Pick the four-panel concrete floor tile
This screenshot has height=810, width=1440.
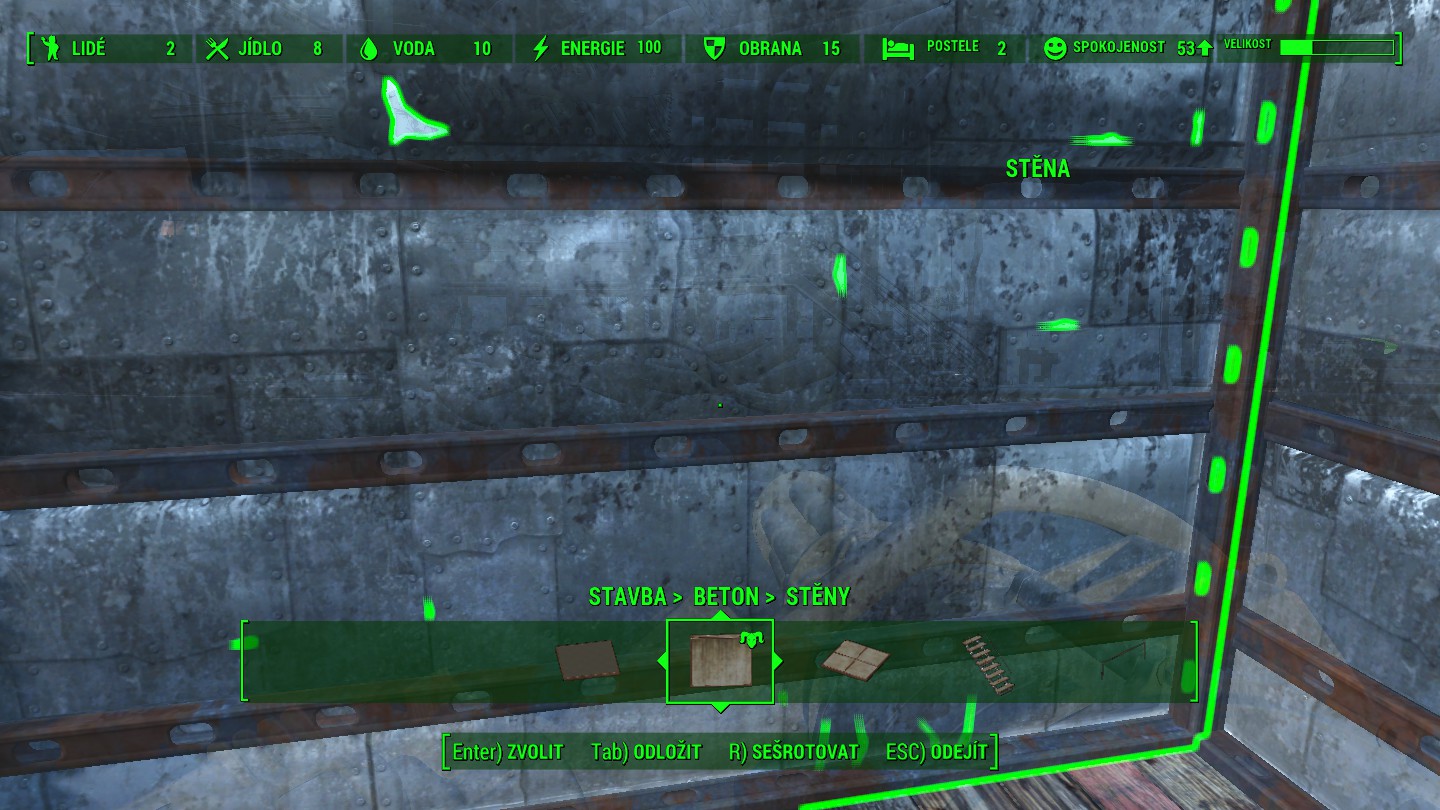(x=855, y=658)
